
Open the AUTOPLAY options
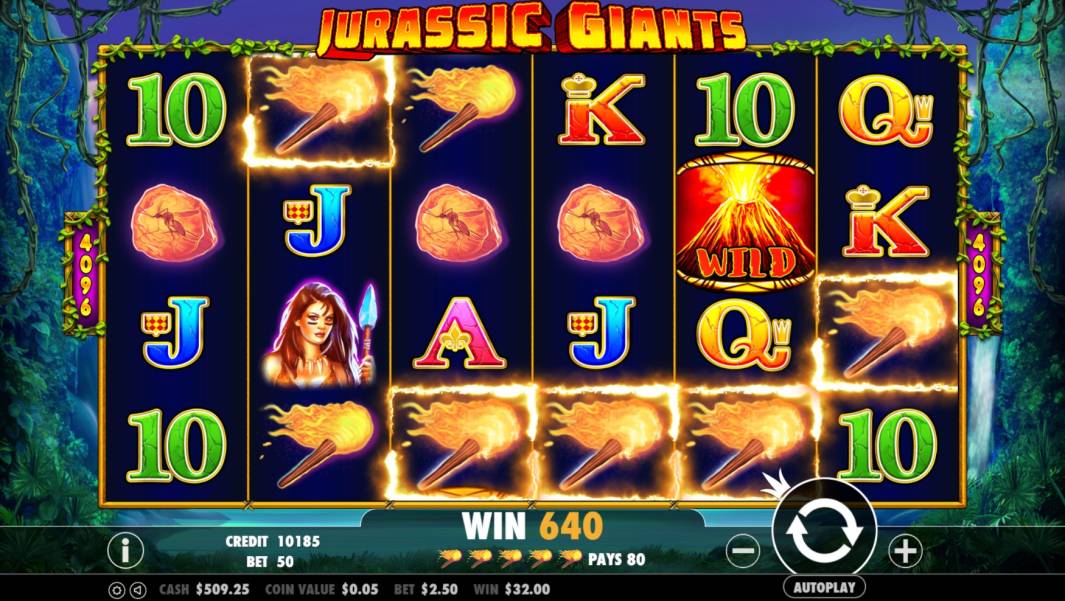click(823, 587)
